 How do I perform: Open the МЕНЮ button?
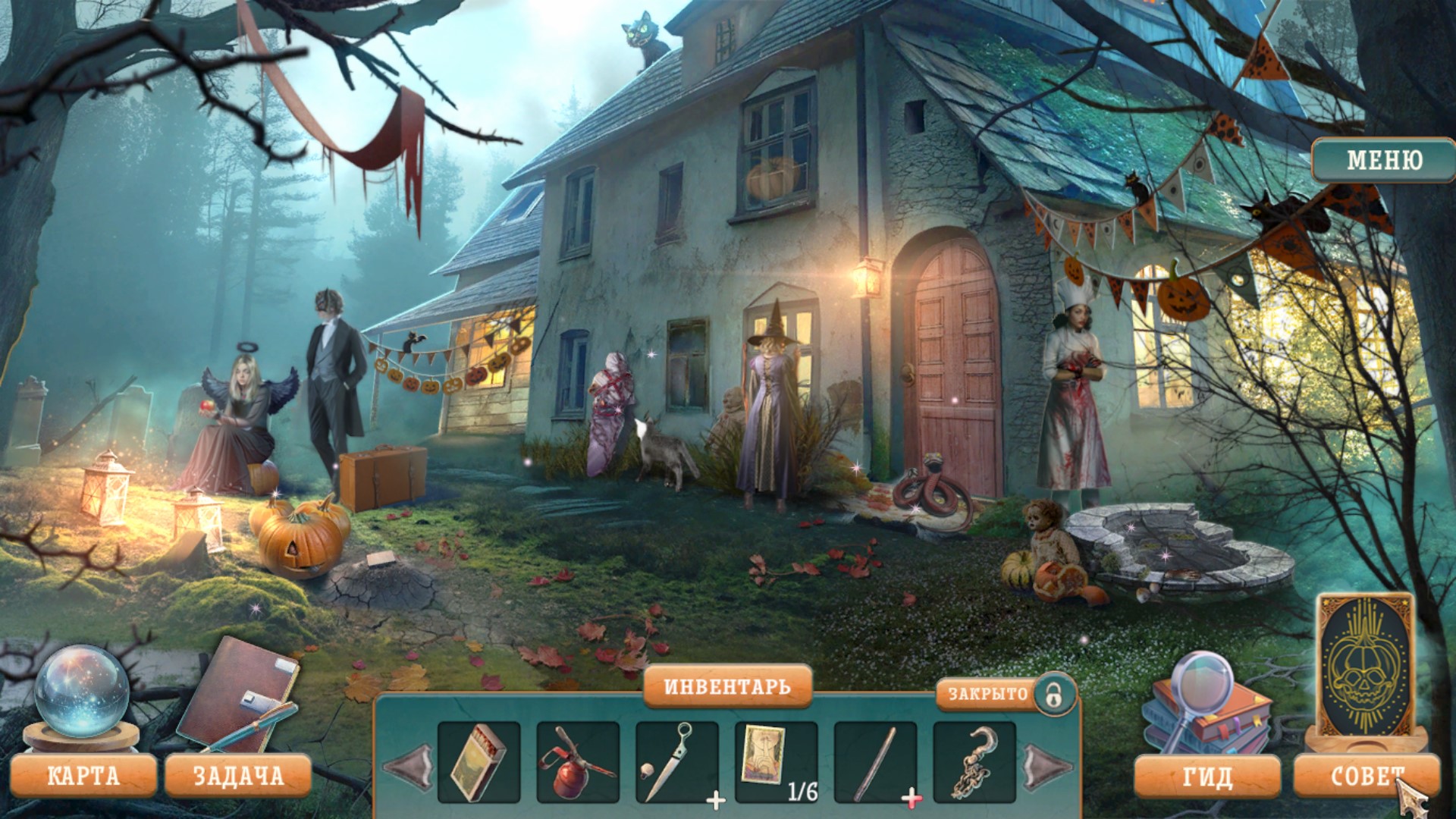click(x=1383, y=160)
